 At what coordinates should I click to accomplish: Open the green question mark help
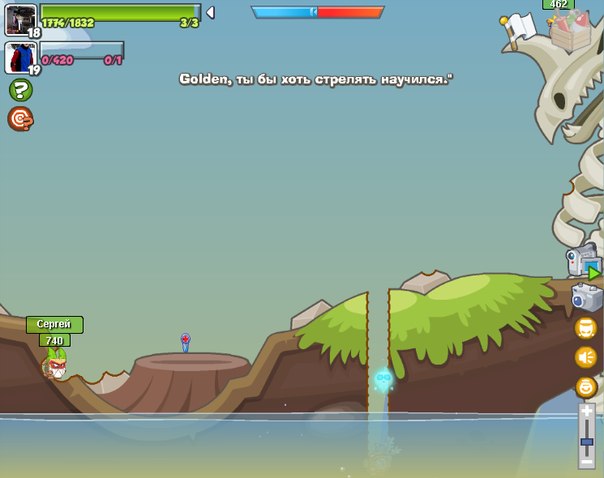pyautogui.click(x=19, y=90)
